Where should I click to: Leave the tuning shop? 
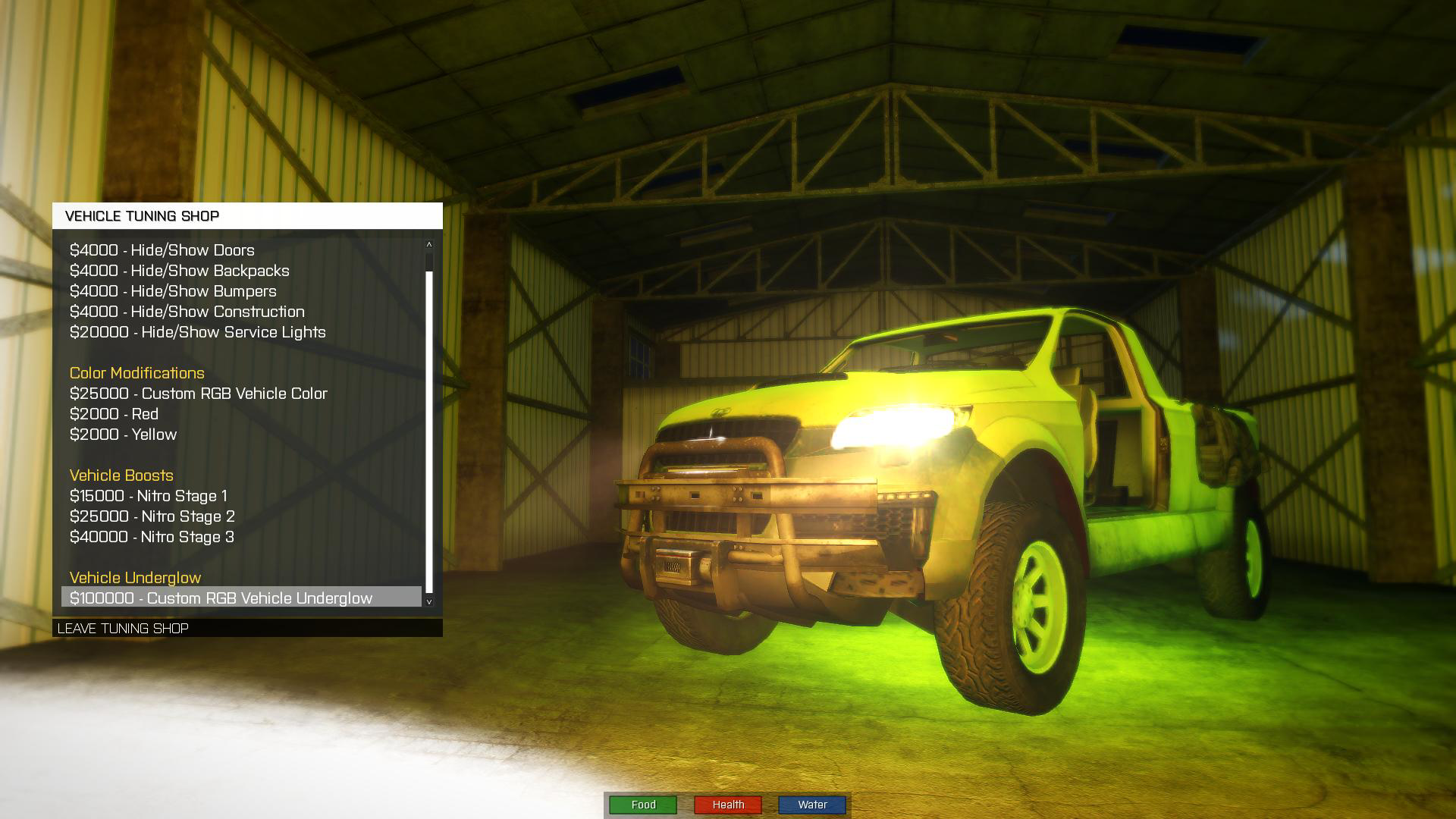123,629
